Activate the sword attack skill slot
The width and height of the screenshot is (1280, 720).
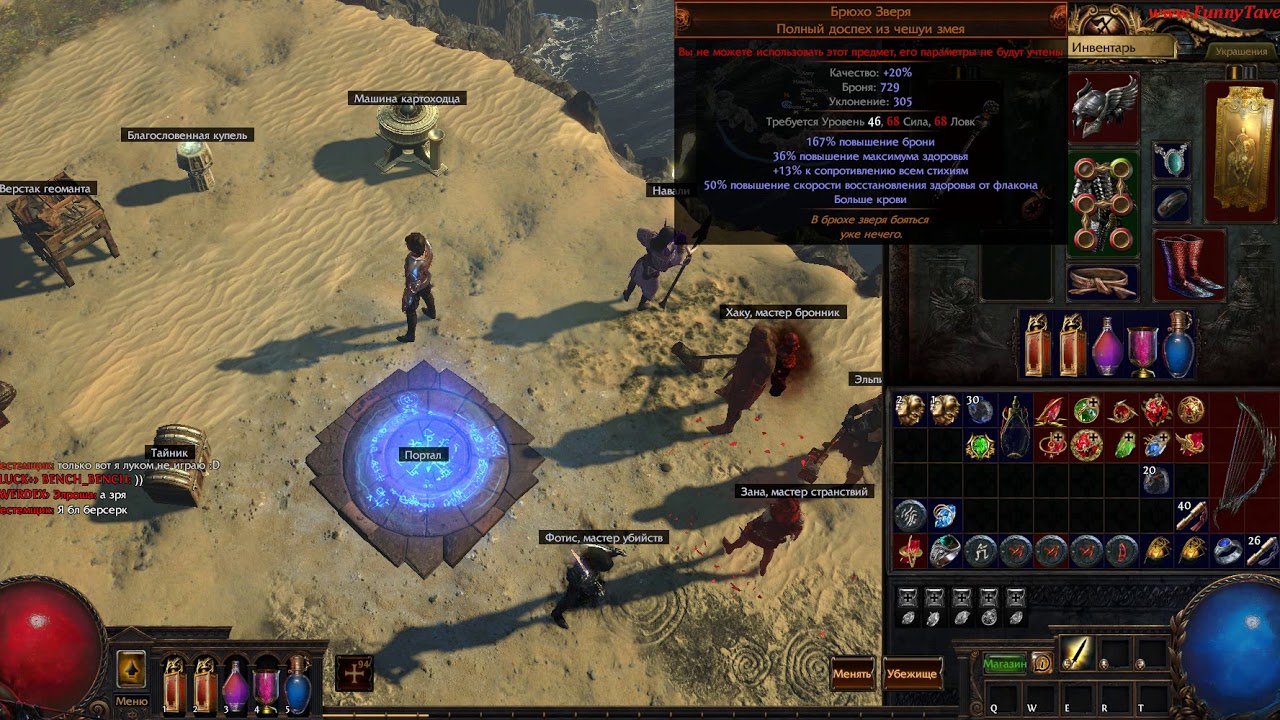pyautogui.click(x=1076, y=652)
